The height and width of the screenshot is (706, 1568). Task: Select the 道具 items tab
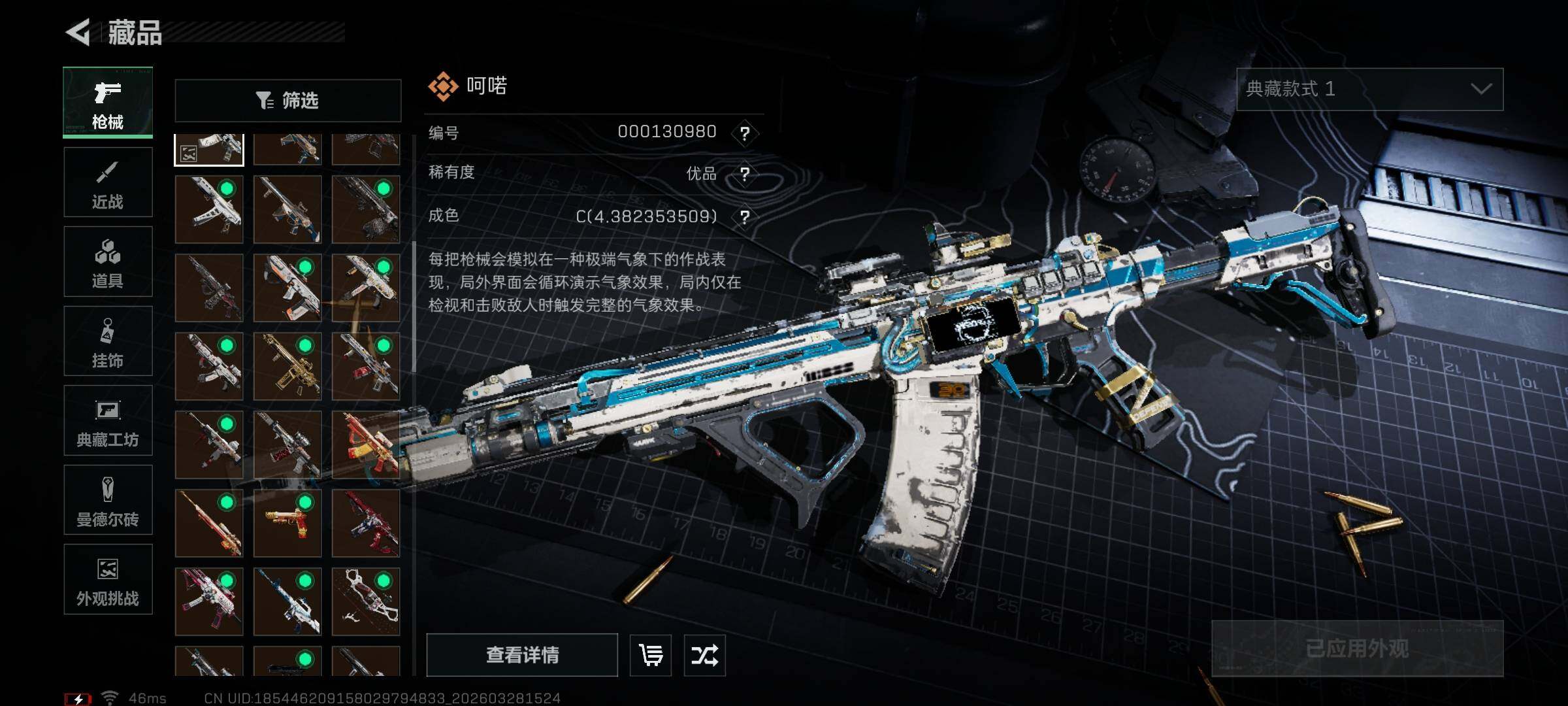pyautogui.click(x=108, y=261)
